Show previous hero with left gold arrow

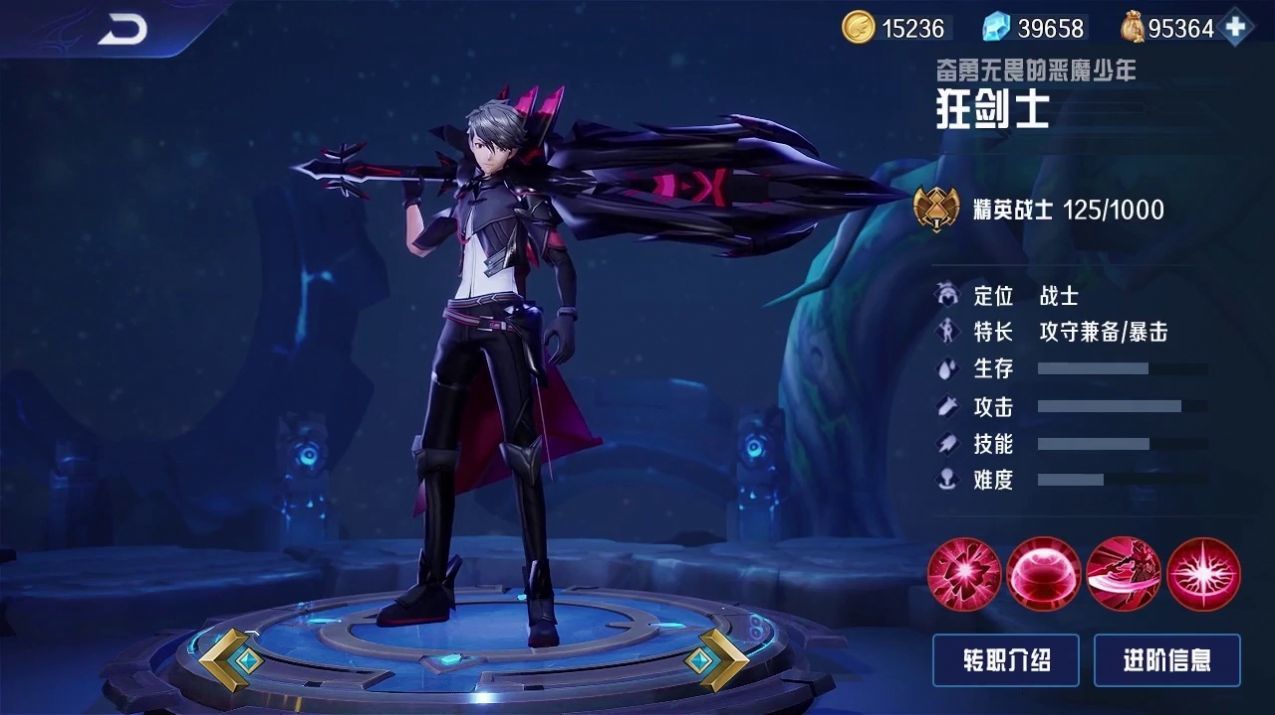click(x=231, y=660)
